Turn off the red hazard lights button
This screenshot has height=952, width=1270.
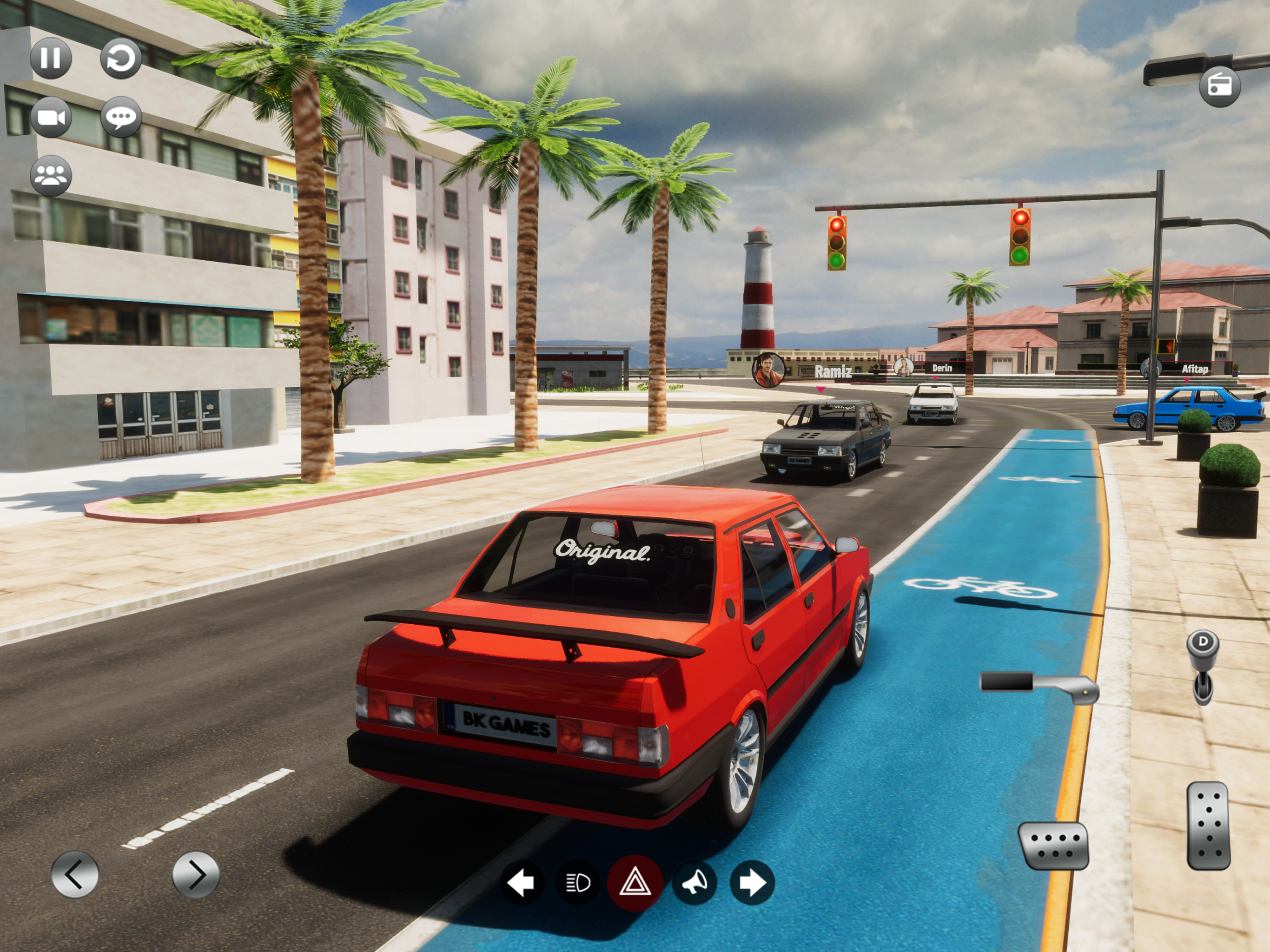(x=635, y=882)
